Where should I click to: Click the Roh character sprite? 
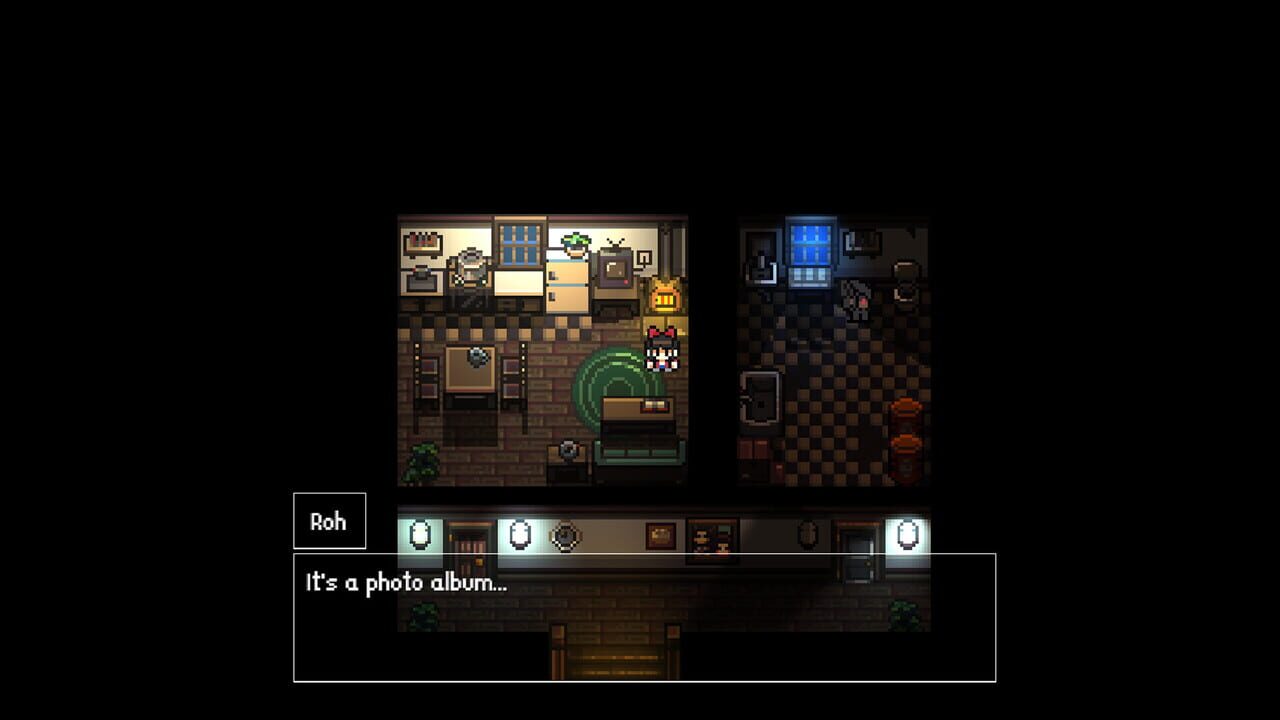(661, 350)
